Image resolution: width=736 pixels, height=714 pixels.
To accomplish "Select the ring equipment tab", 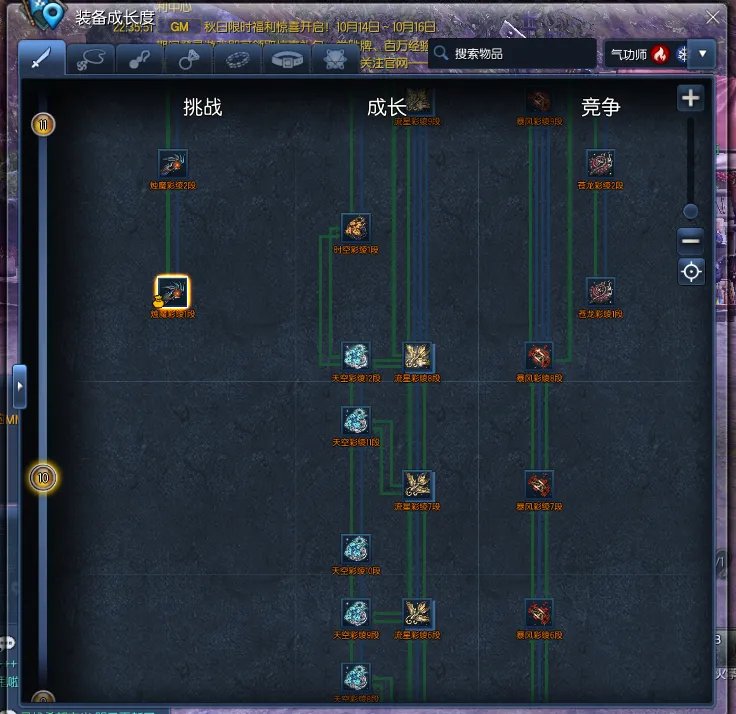I will (187, 59).
